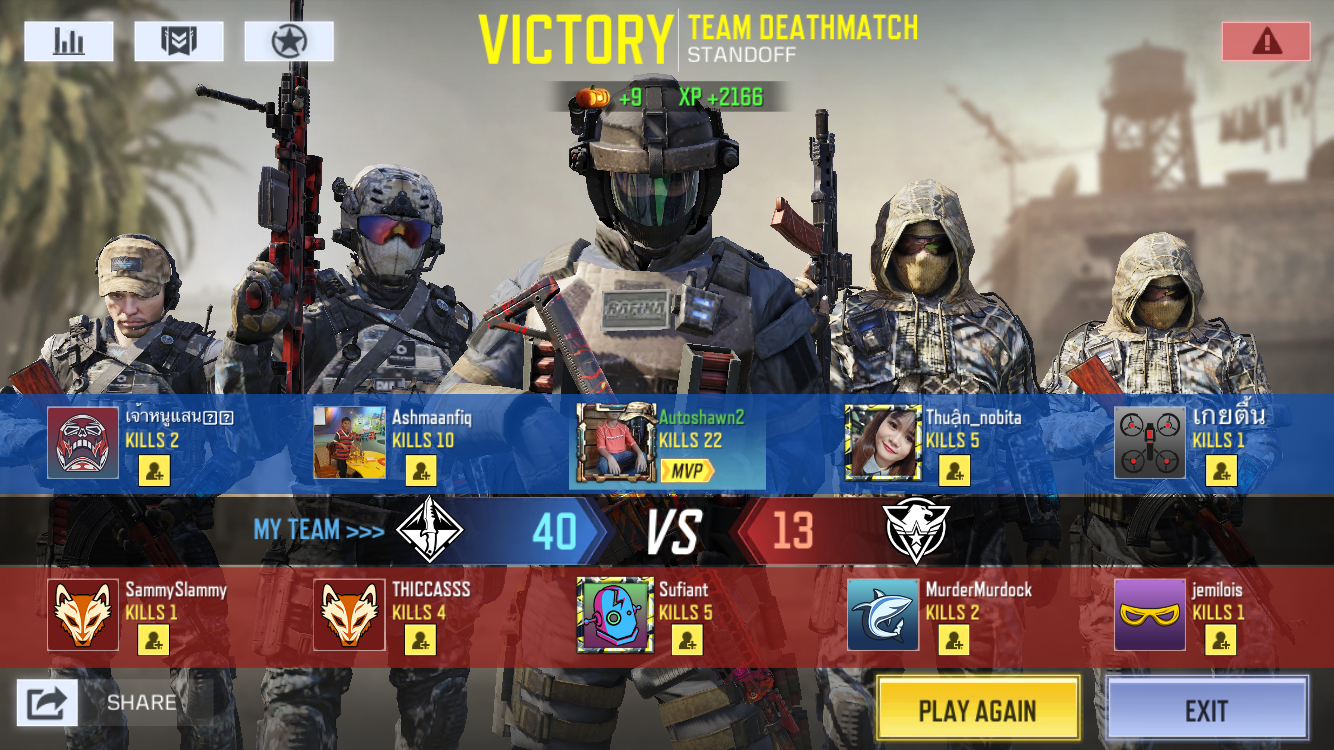The height and width of the screenshot is (750, 1334).
Task: Click the PLAY AGAIN button
Action: pyautogui.click(x=977, y=710)
